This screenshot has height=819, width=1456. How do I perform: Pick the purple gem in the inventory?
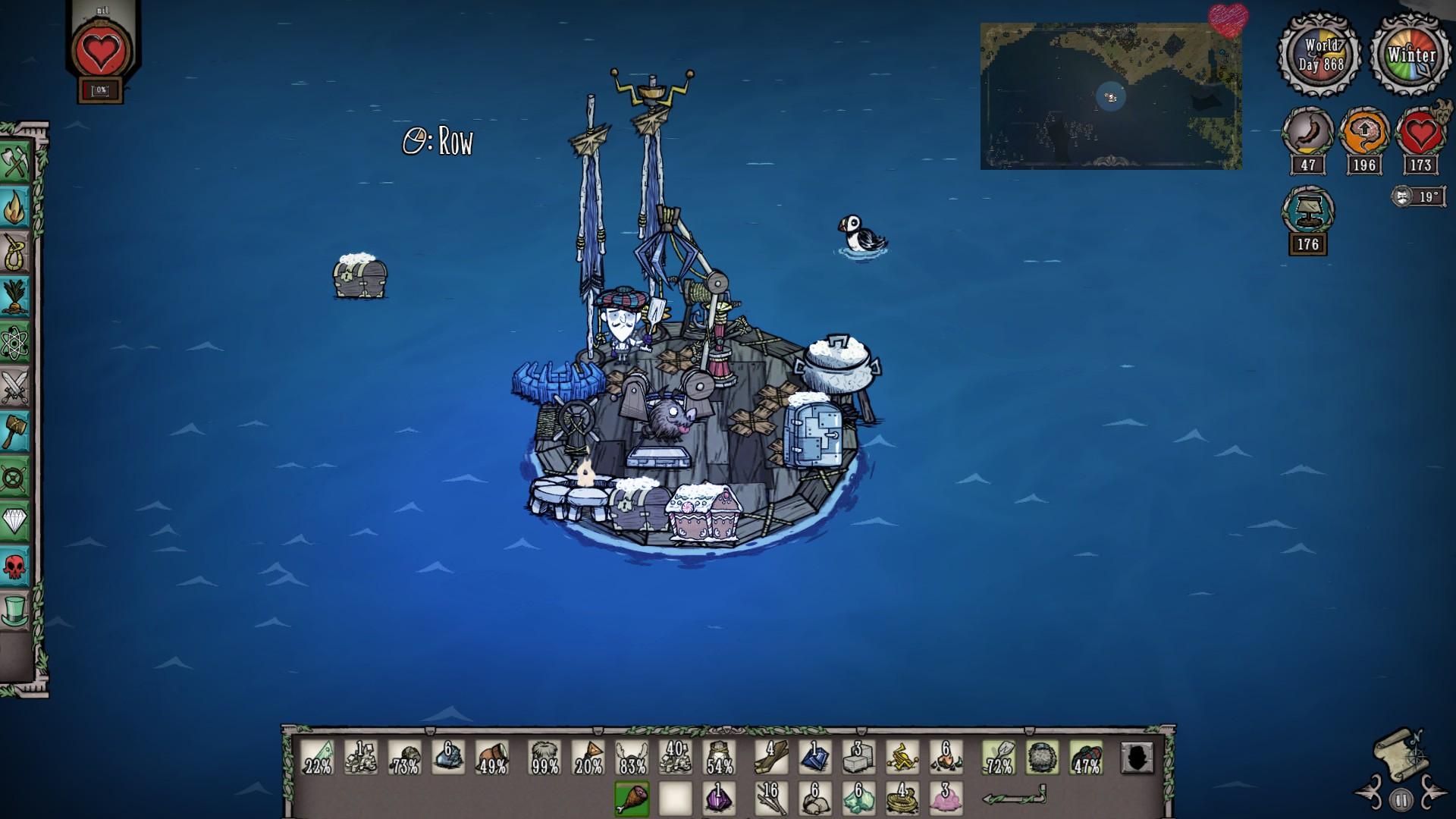click(719, 799)
